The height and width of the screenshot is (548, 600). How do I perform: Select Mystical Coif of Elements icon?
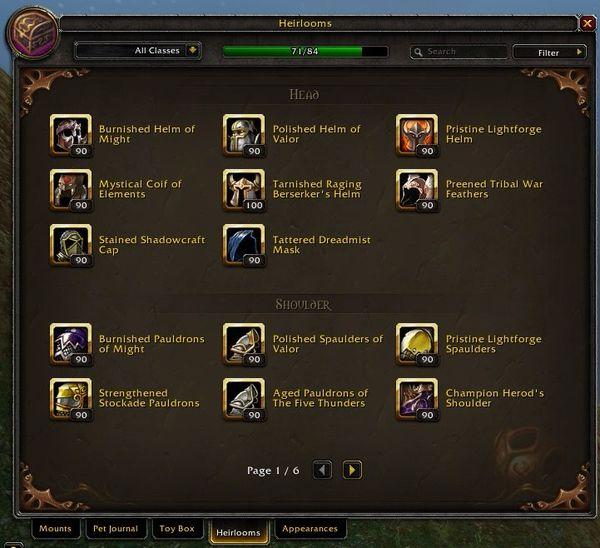[x=70, y=190]
